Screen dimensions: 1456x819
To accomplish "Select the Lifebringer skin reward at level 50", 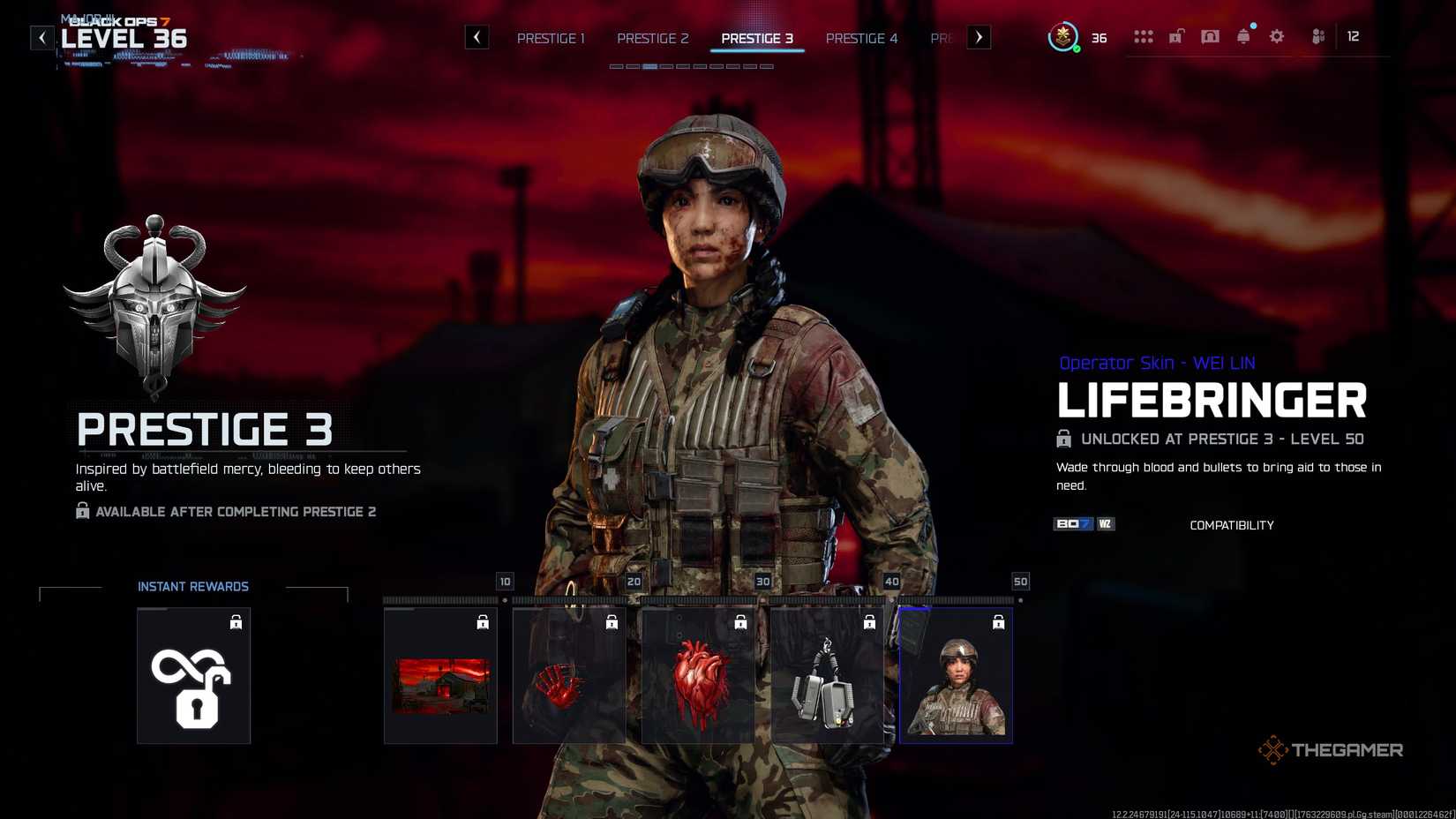I will point(956,675).
